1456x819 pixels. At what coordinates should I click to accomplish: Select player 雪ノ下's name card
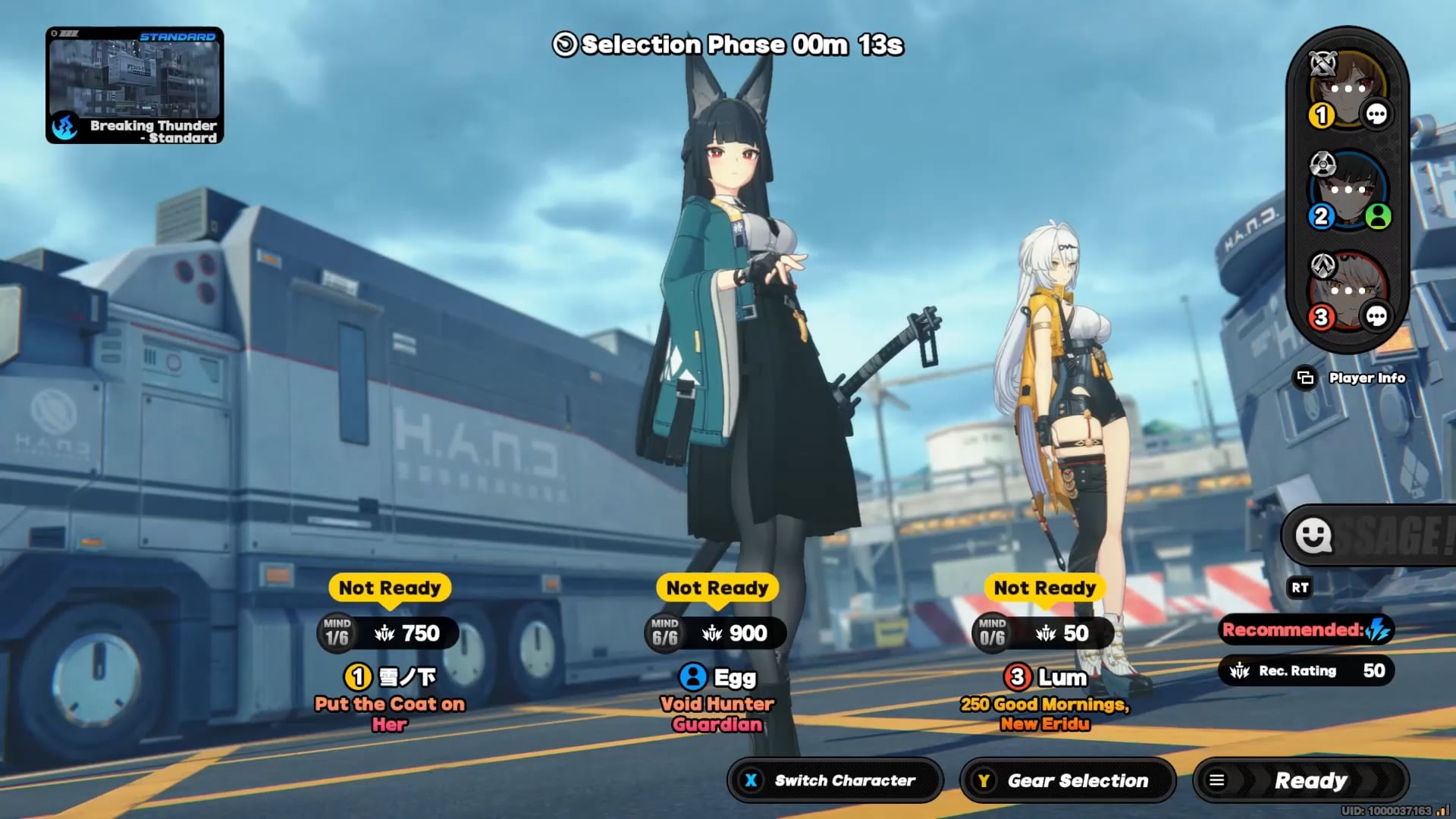[x=390, y=676]
